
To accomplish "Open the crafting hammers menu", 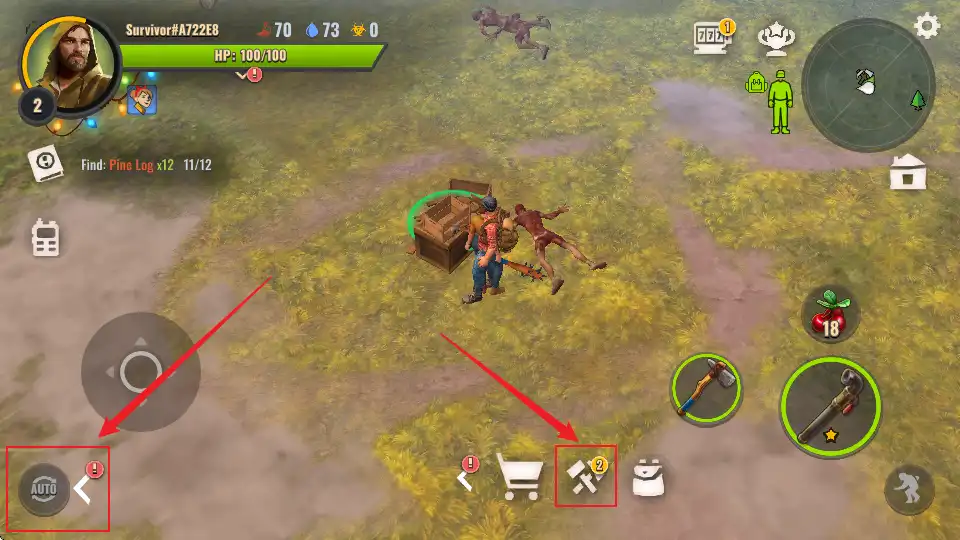I will point(583,477).
